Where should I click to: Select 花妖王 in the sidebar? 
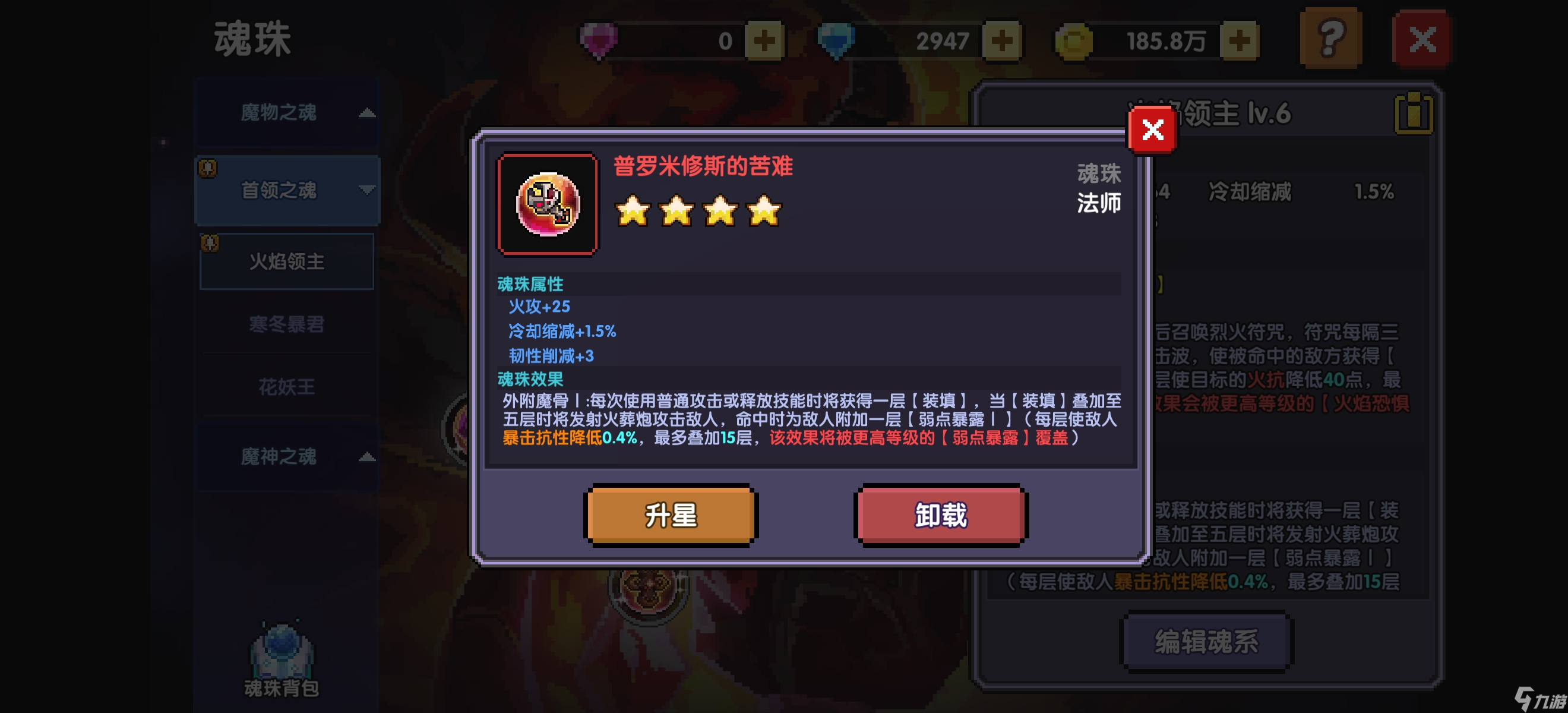click(286, 387)
